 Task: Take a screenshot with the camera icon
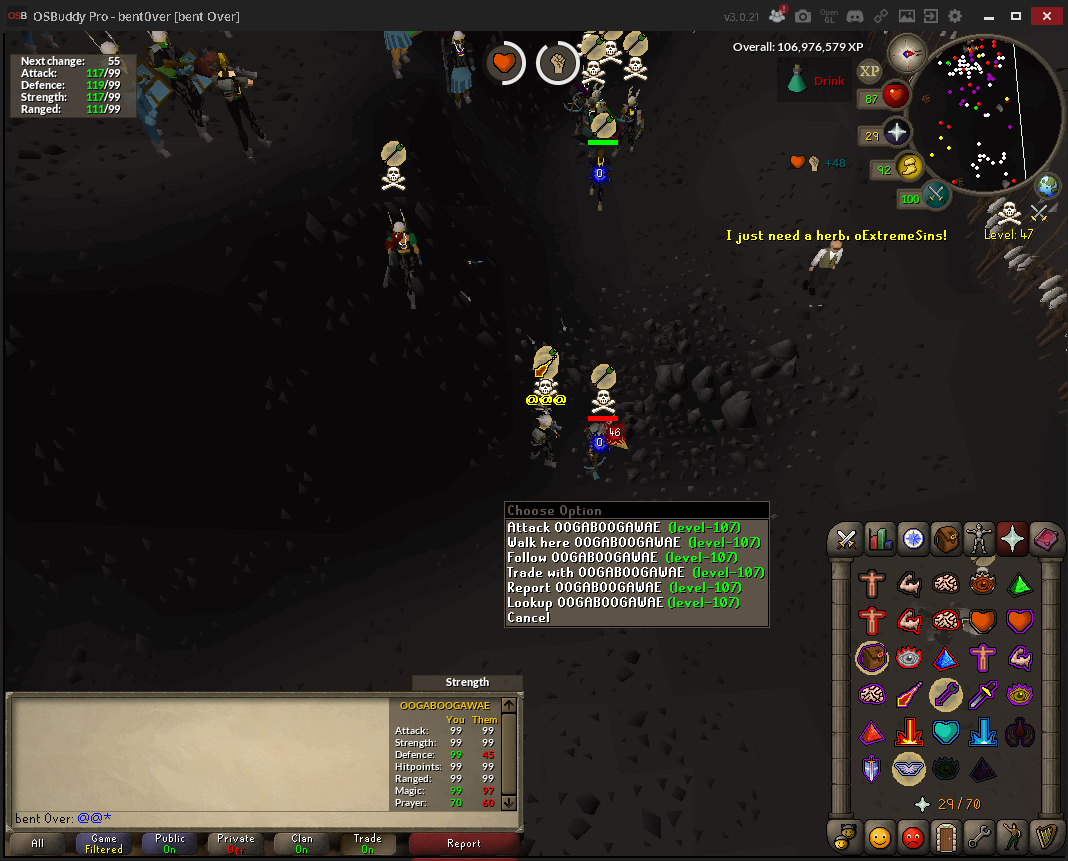[x=803, y=17]
